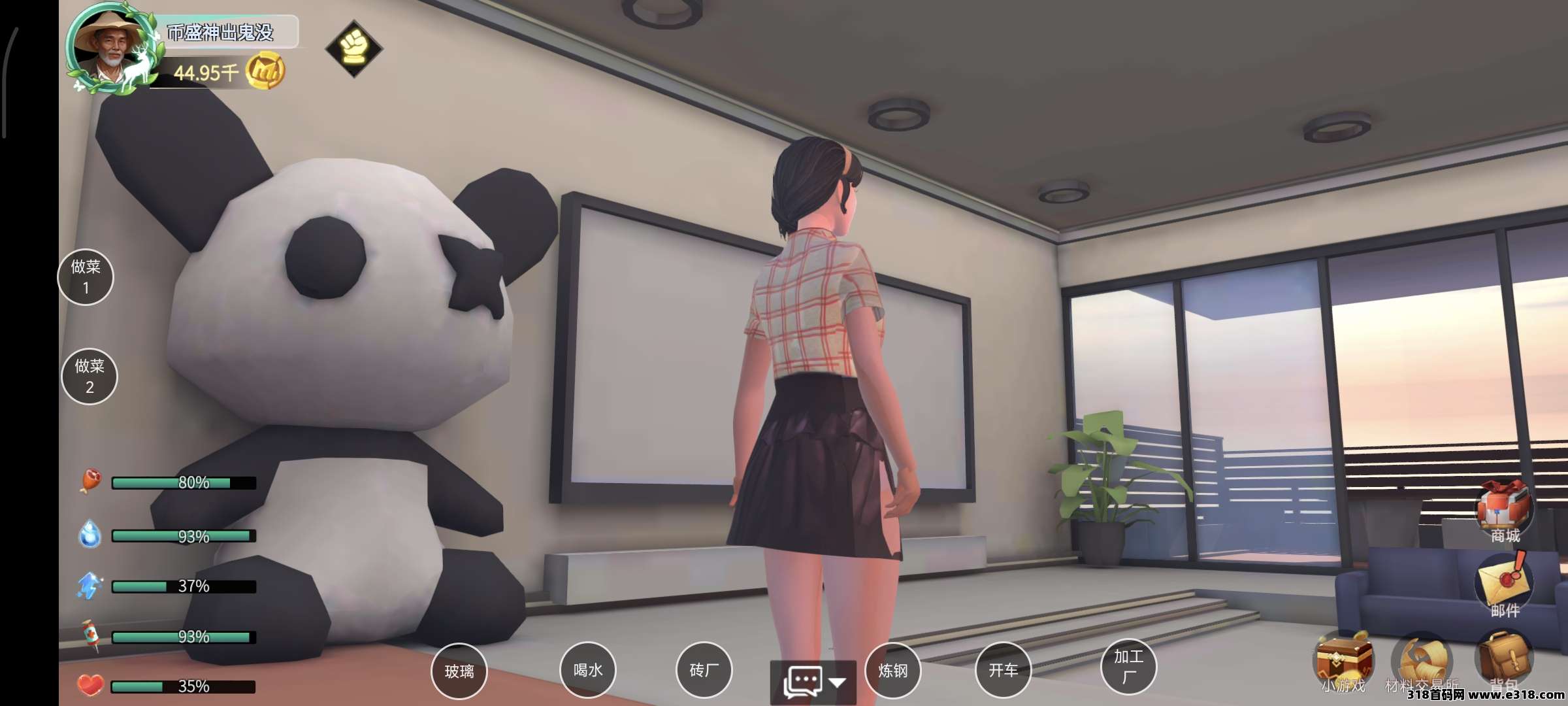The width and height of the screenshot is (1568, 706).
Task: Tap the 喝水 drink water button
Action: pyautogui.click(x=588, y=670)
